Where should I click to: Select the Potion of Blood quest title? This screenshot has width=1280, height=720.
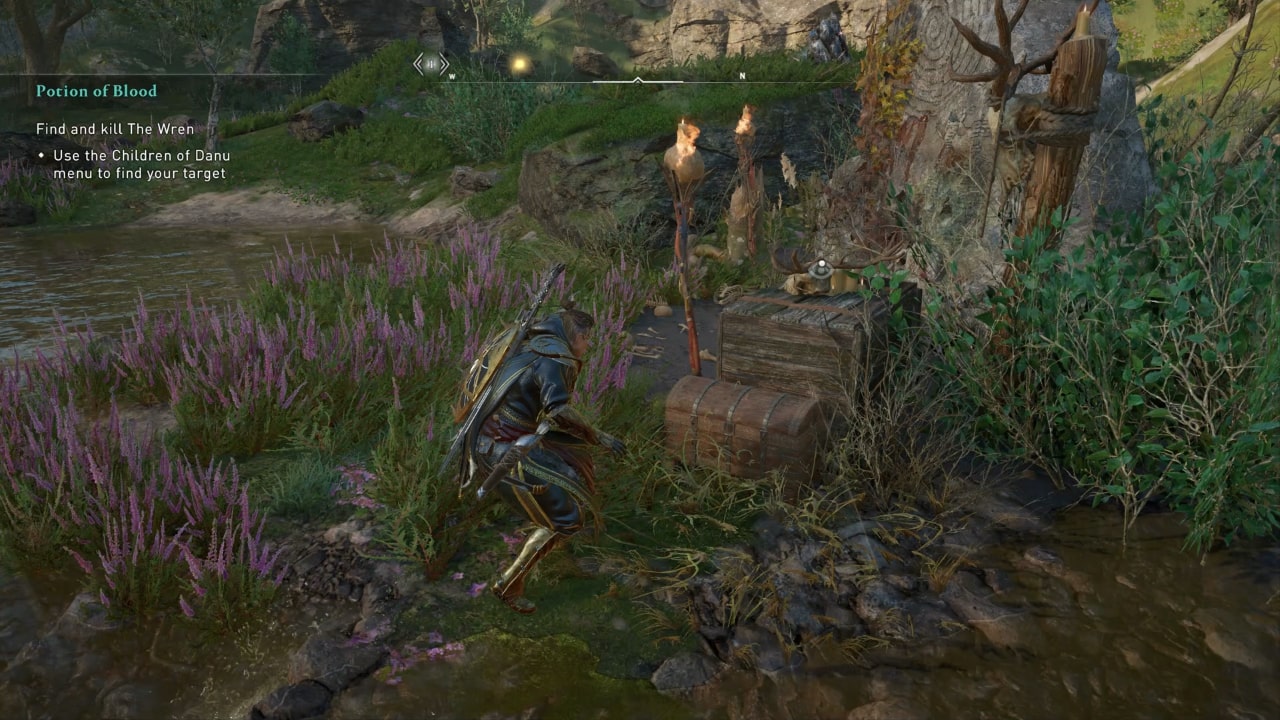click(x=96, y=91)
